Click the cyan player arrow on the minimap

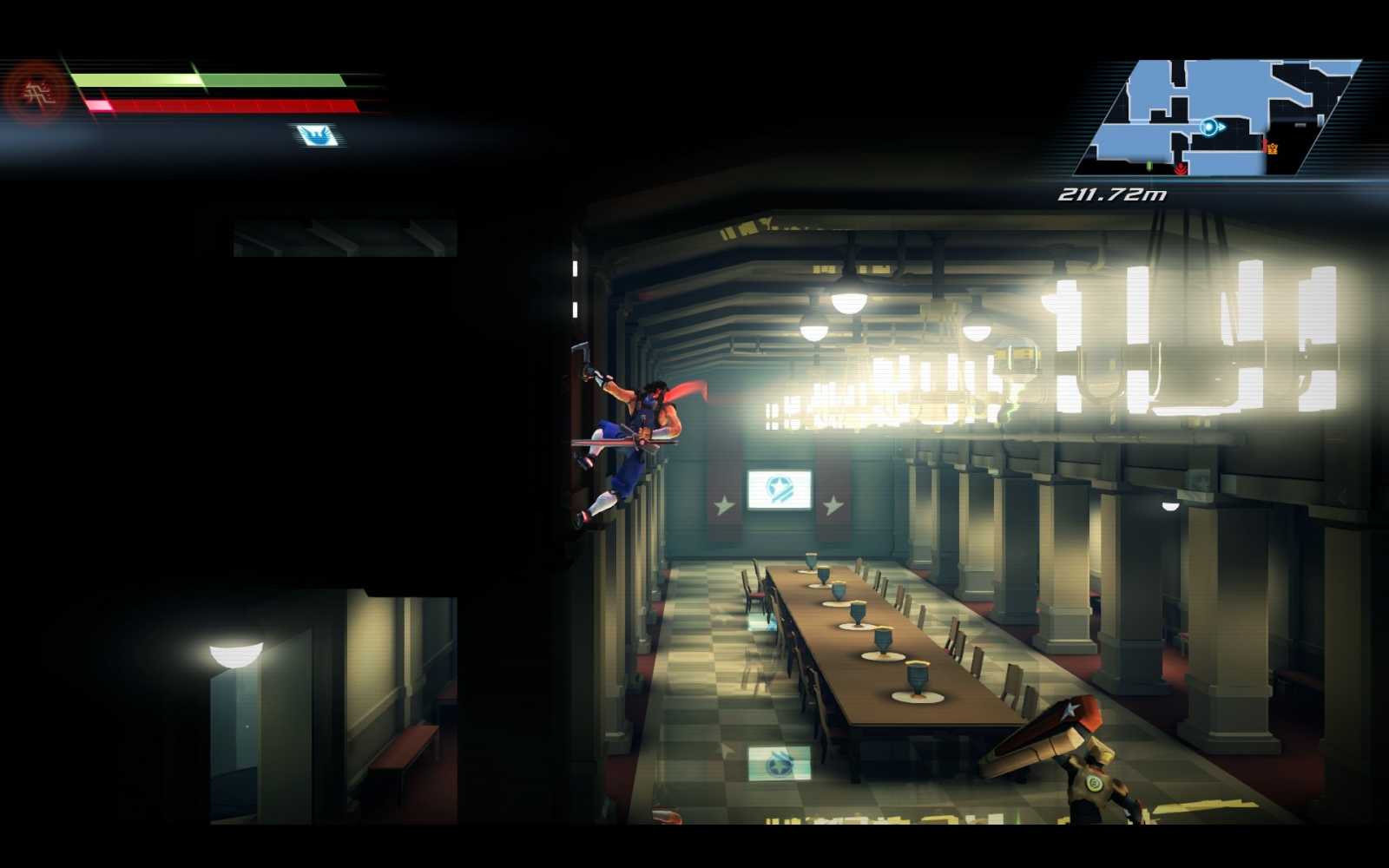[x=1209, y=127]
